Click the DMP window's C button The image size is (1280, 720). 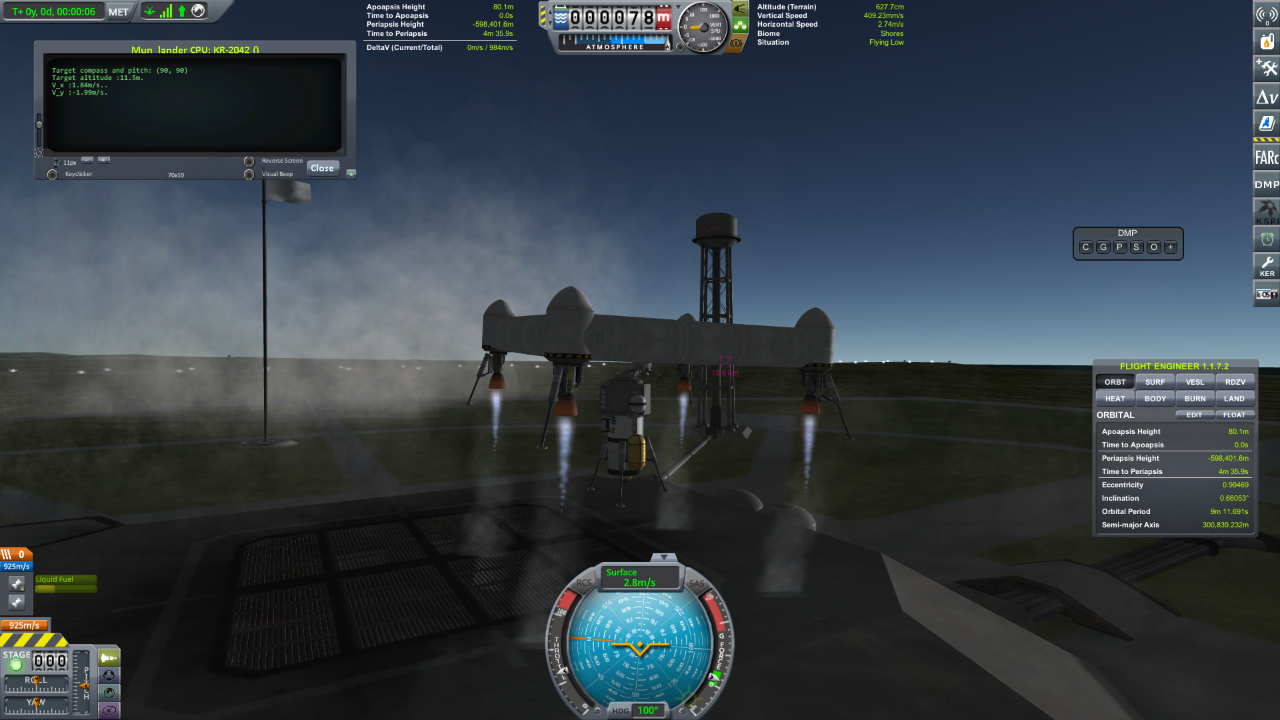tap(1086, 247)
